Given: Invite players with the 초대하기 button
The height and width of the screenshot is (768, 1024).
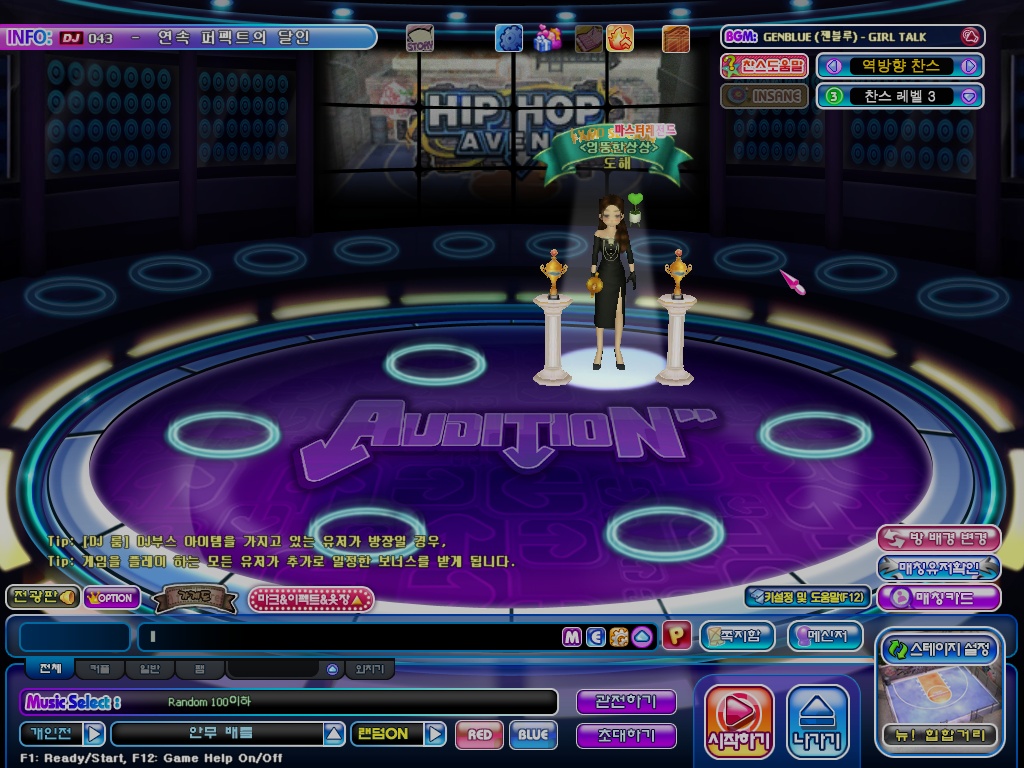Looking at the screenshot, I should pyautogui.click(x=626, y=735).
